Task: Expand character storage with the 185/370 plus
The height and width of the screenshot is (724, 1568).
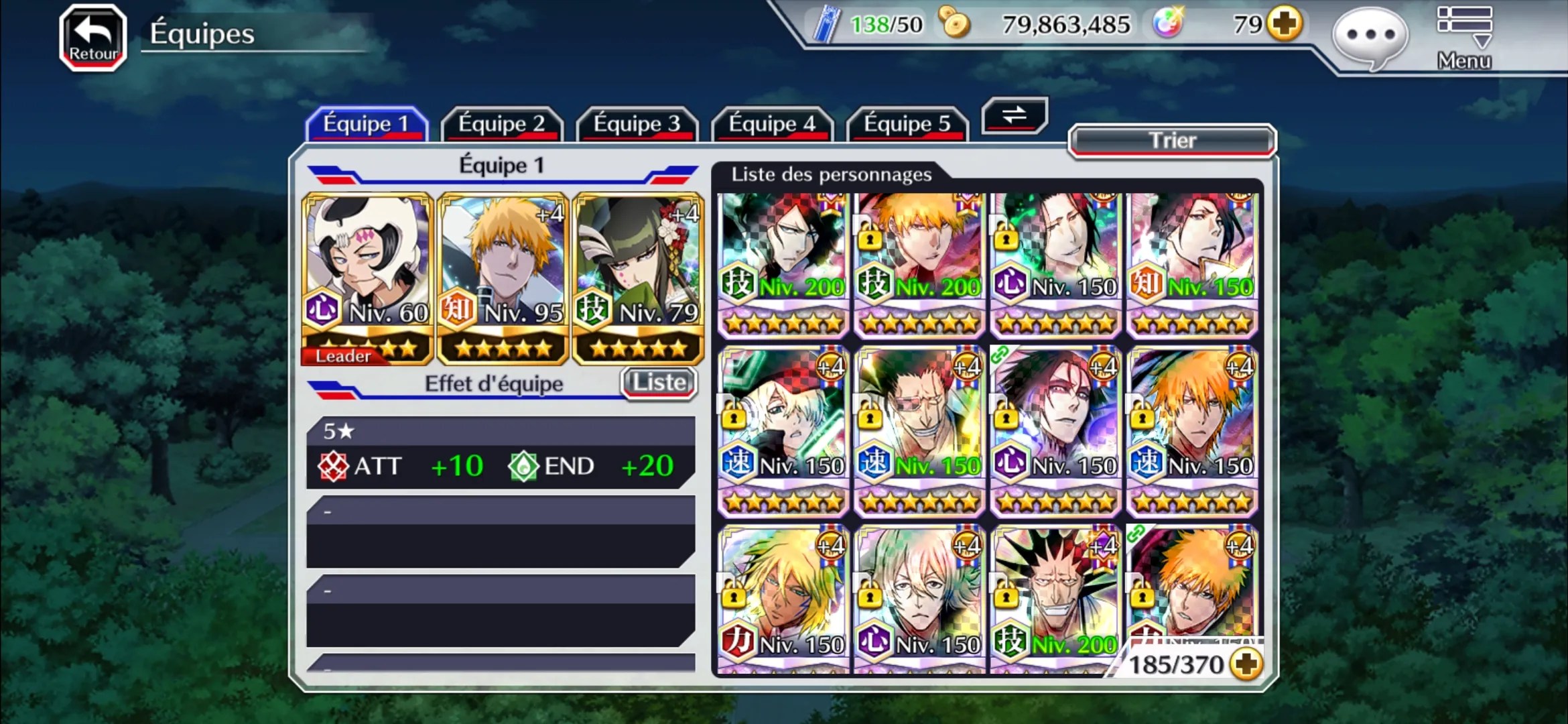Action: pyautogui.click(x=1246, y=664)
